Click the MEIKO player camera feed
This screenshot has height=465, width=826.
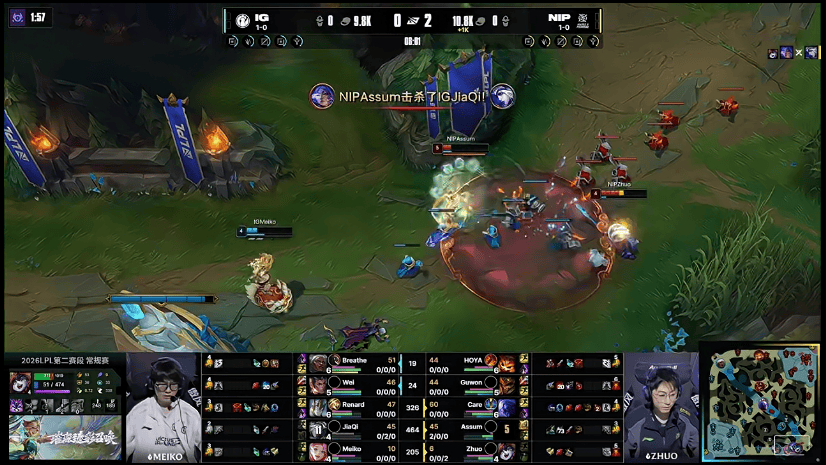click(x=162, y=405)
